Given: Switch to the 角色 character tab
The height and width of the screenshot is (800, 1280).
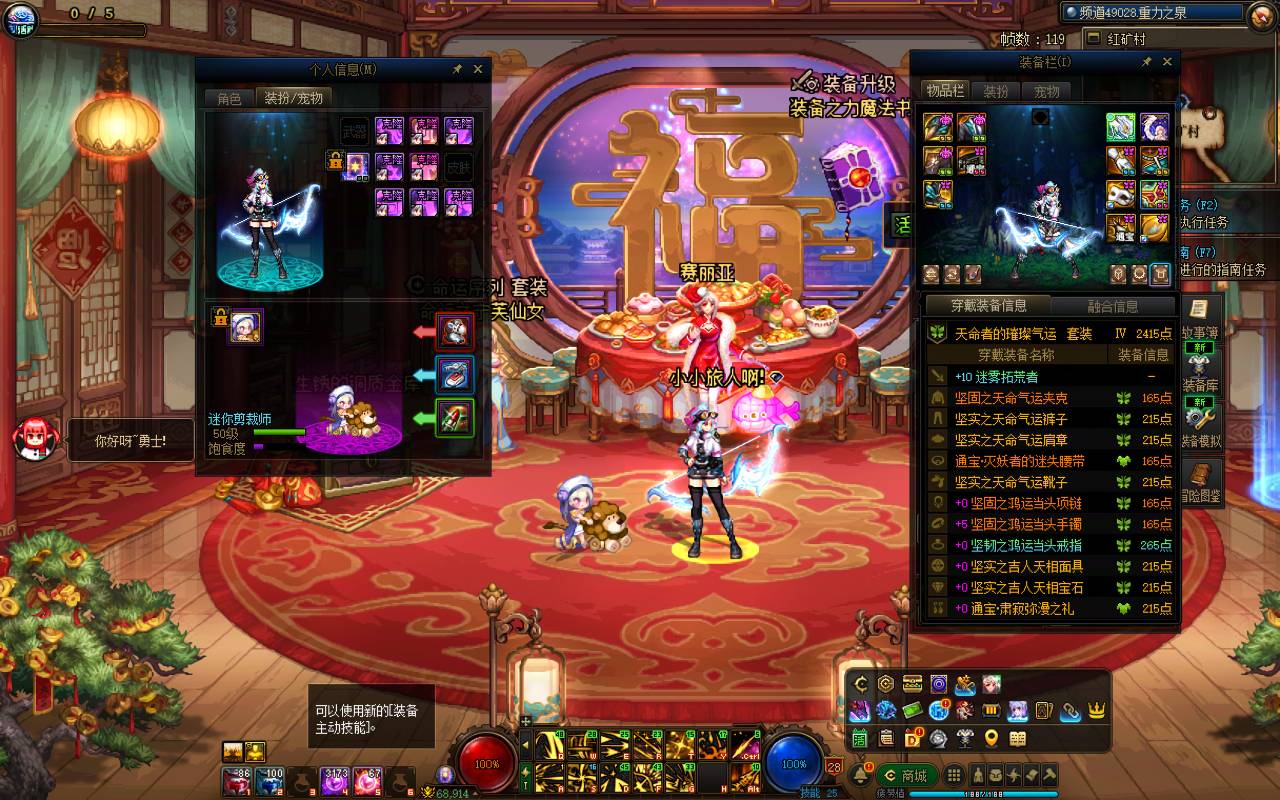Looking at the screenshot, I should 229,98.
